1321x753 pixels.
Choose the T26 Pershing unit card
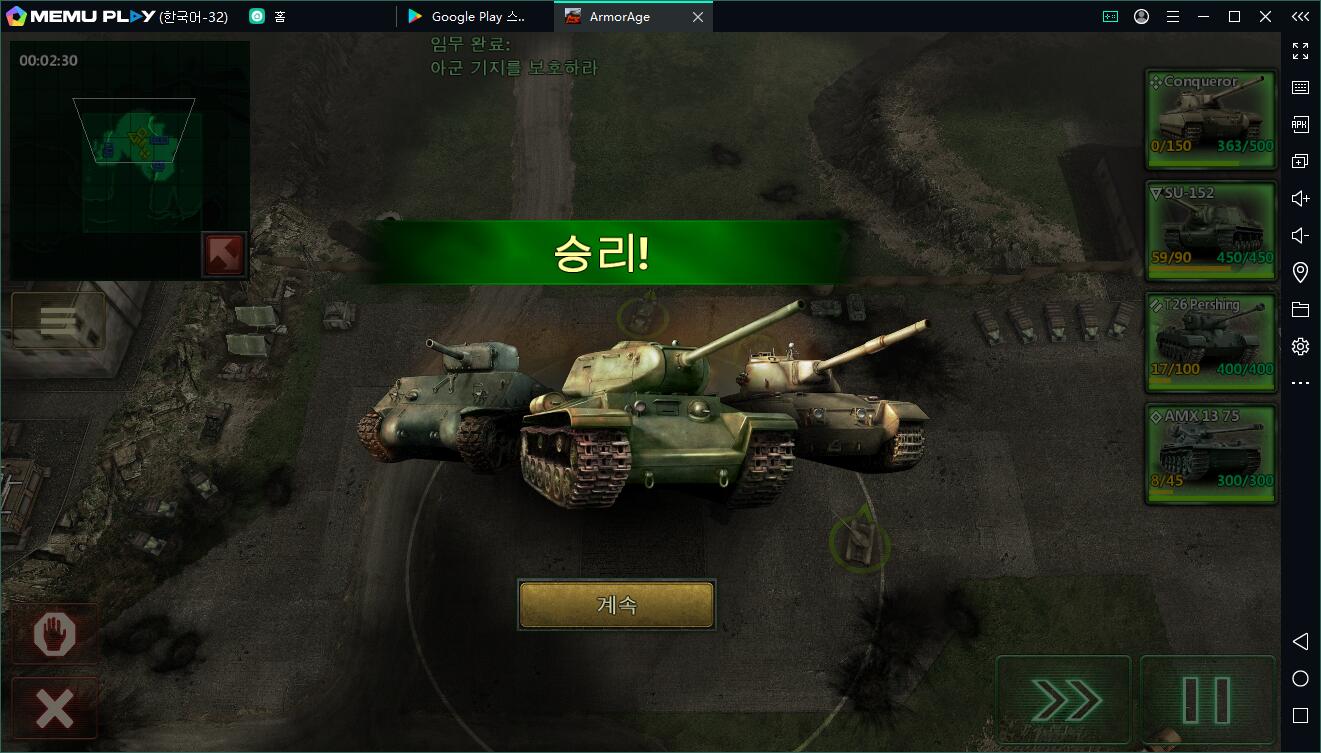(1211, 343)
